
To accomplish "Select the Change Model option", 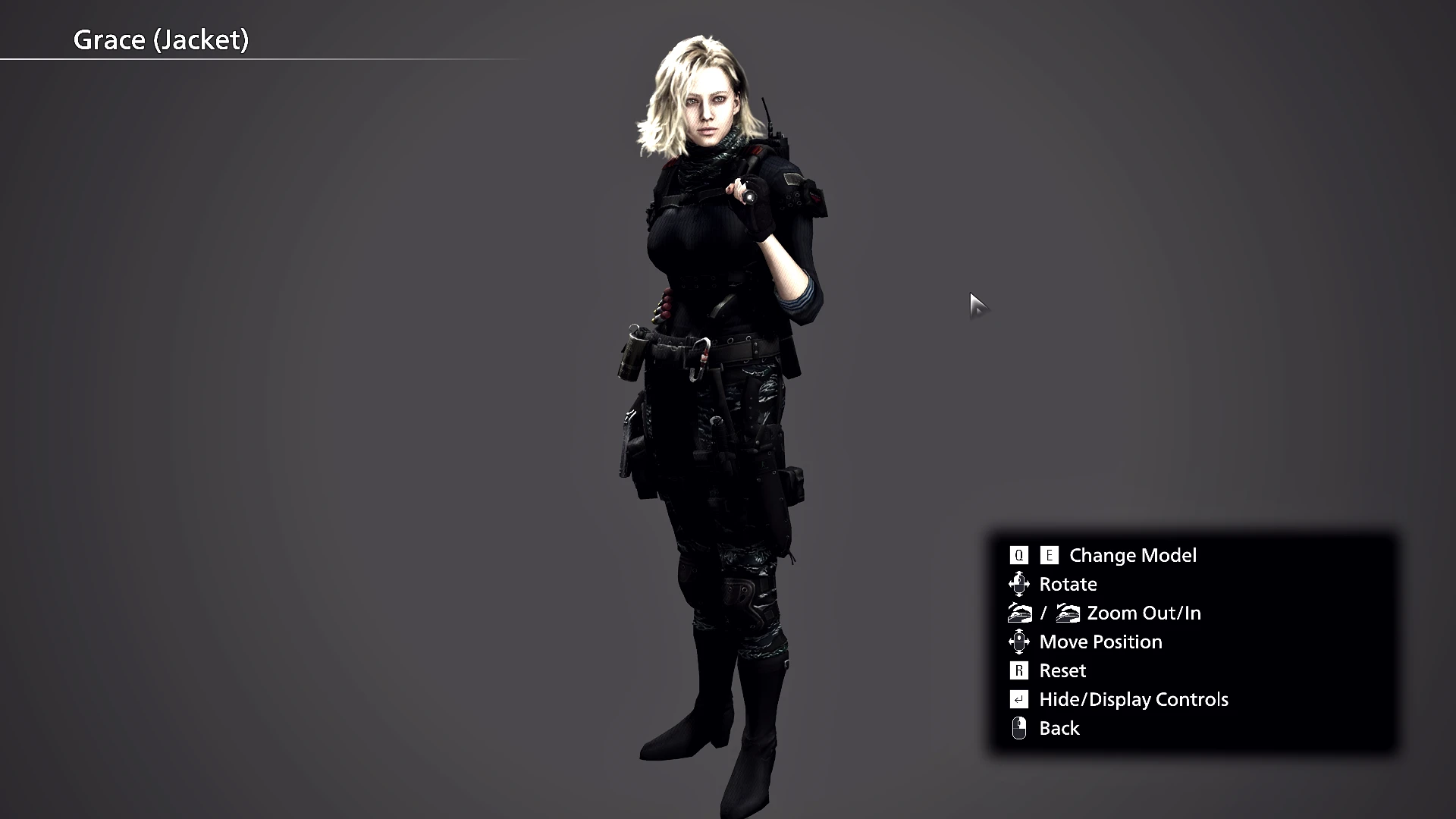I will coord(1132,555).
